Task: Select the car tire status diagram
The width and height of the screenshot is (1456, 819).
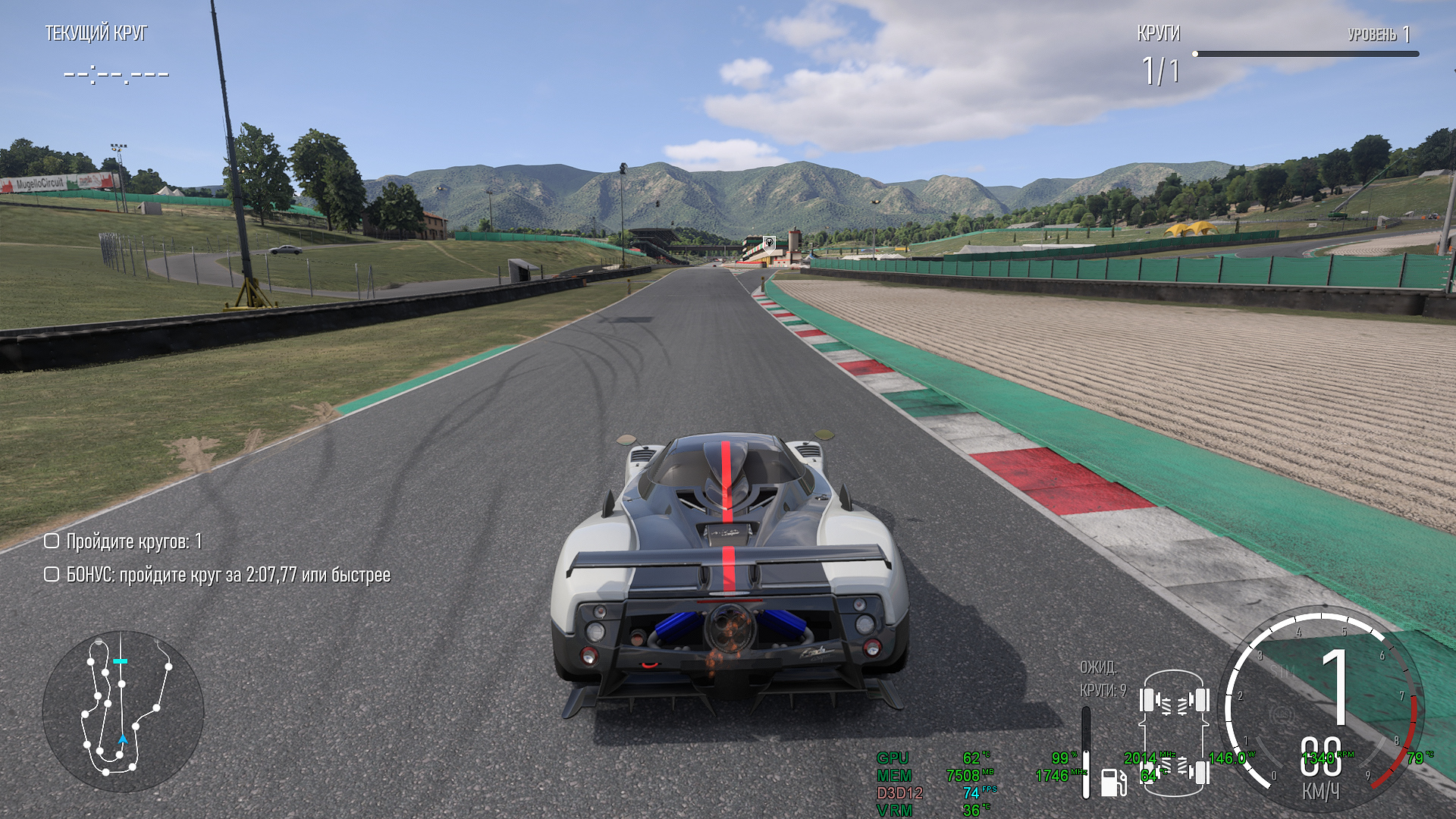Action: point(1174,733)
